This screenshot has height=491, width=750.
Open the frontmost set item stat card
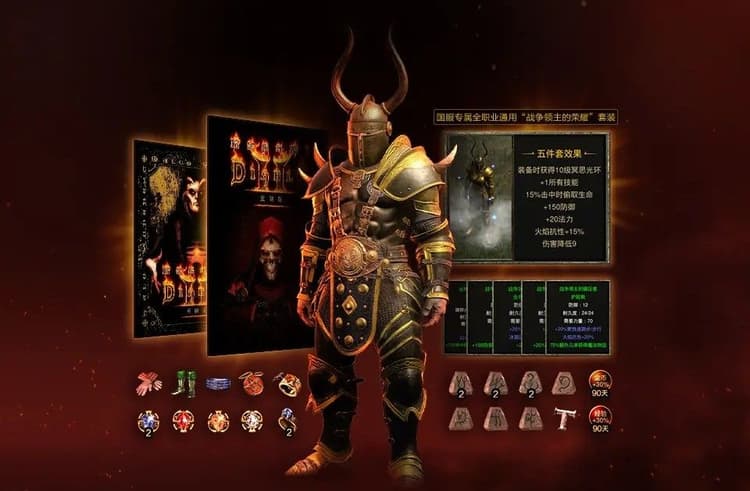pyautogui.click(x=577, y=317)
